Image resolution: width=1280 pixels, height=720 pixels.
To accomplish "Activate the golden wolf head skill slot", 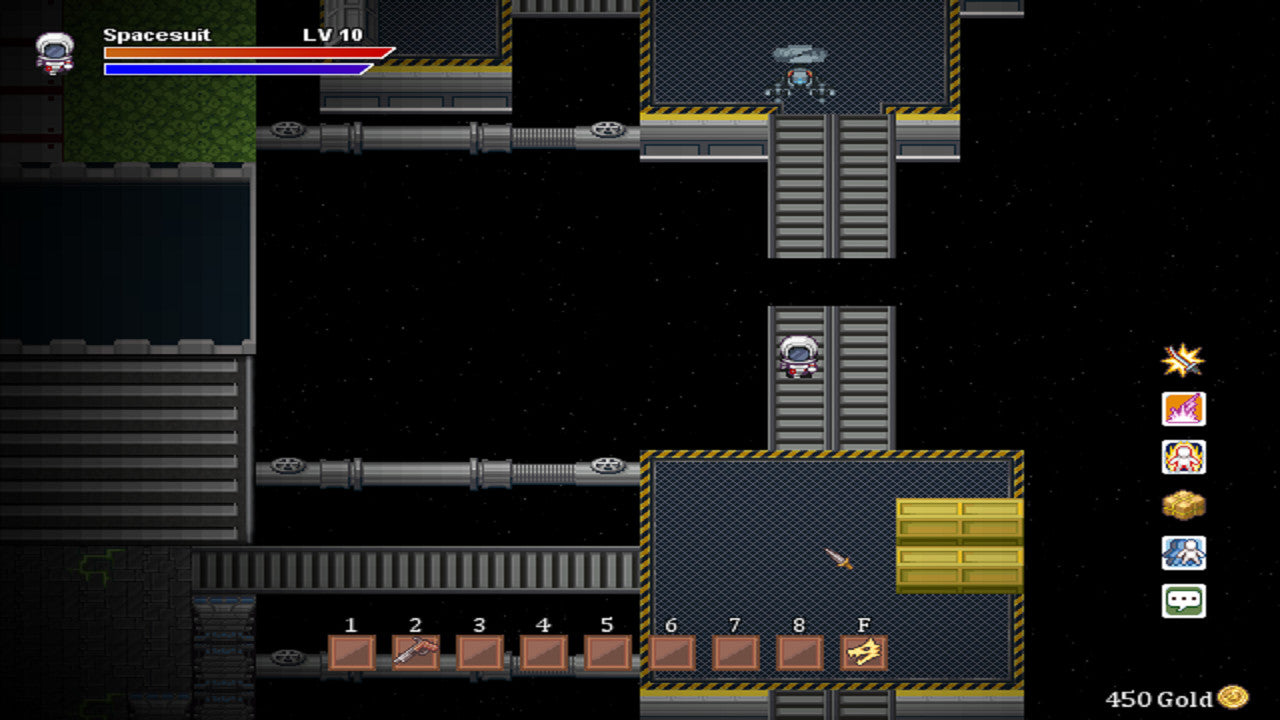I will click(x=863, y=653).
